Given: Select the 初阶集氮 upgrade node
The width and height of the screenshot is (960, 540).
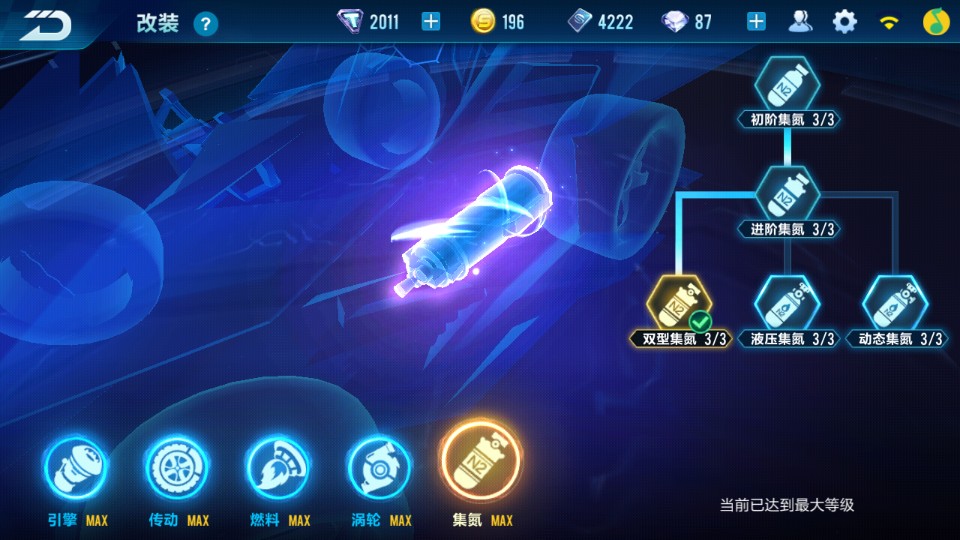Looking at the screenshot, I should pyautogui.click(x=786, y=85).
